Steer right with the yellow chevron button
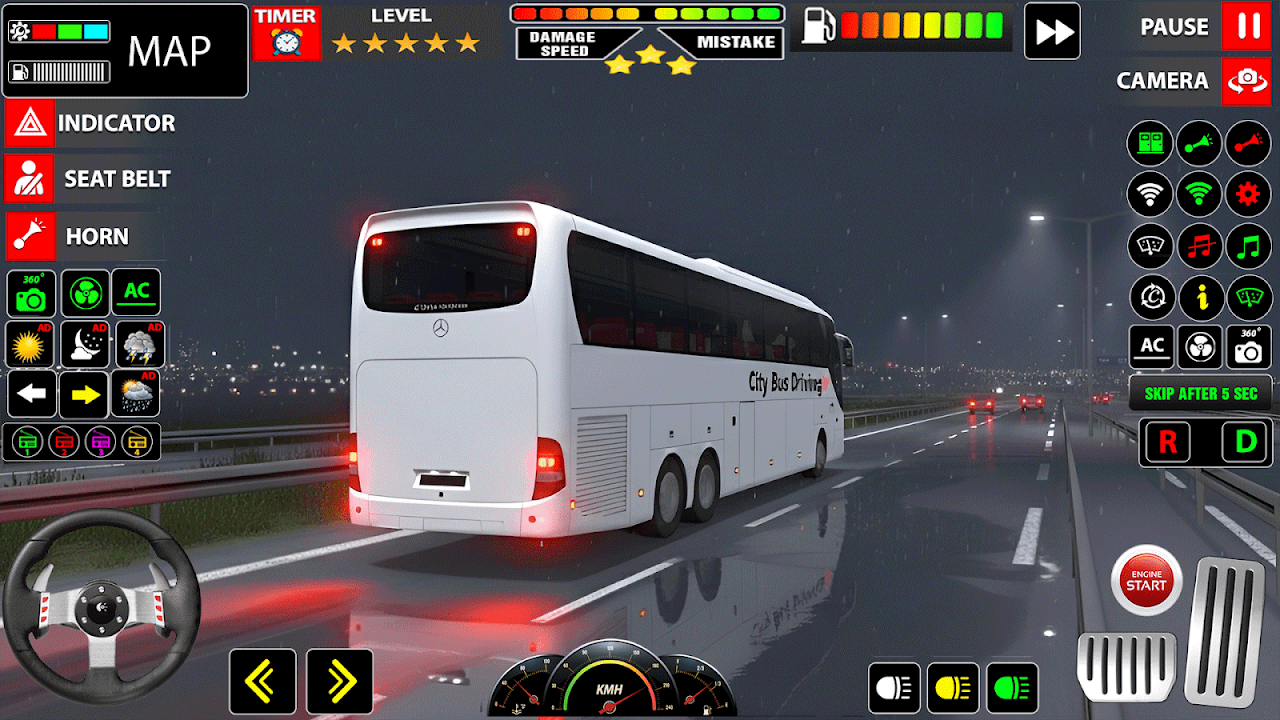The image size is (1280, 720). click(x=340, y=682)
